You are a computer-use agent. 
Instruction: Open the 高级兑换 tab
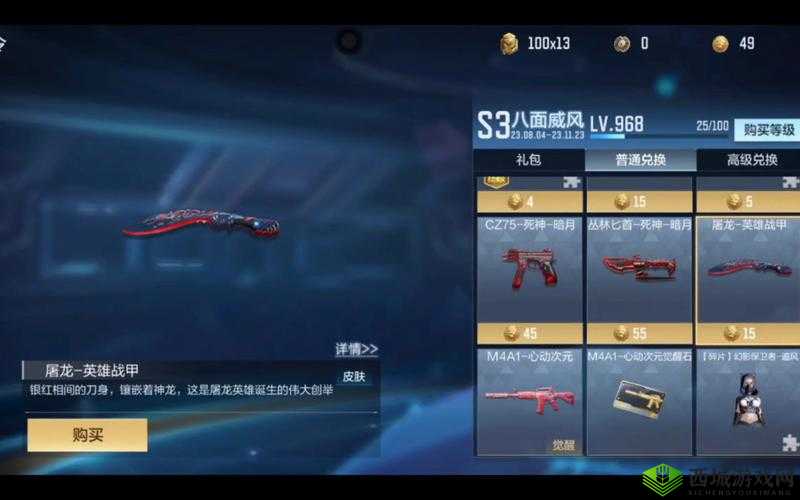(750, 160)
